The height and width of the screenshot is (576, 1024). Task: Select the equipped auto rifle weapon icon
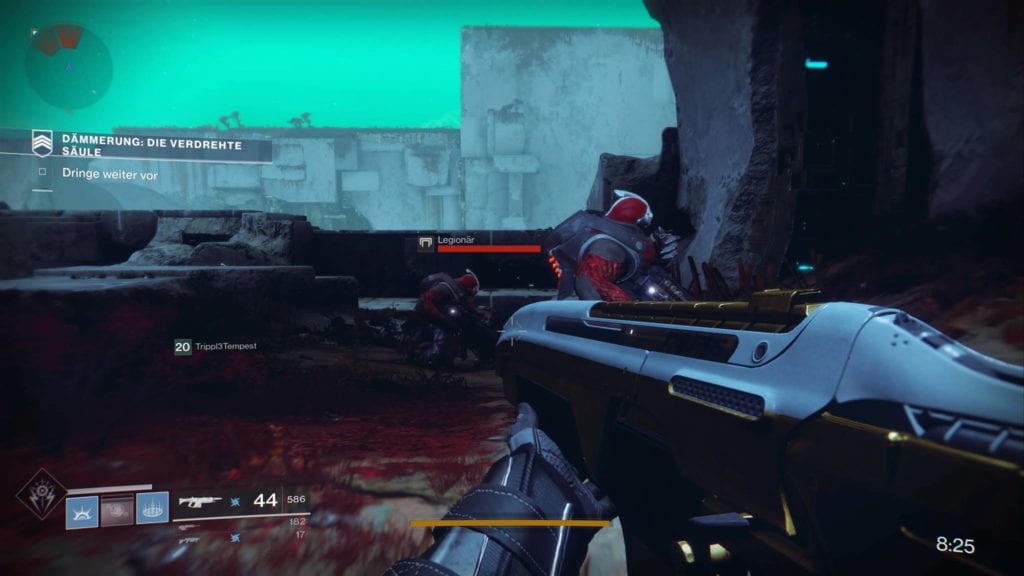[198, 501]
